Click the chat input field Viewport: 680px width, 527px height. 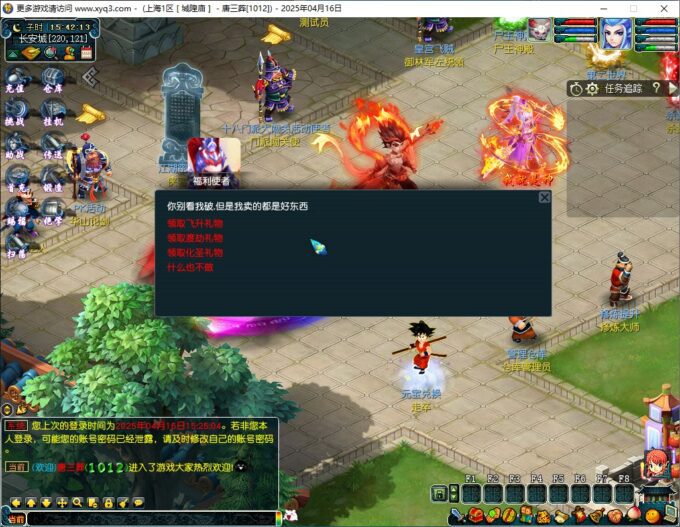pos(150,518)
